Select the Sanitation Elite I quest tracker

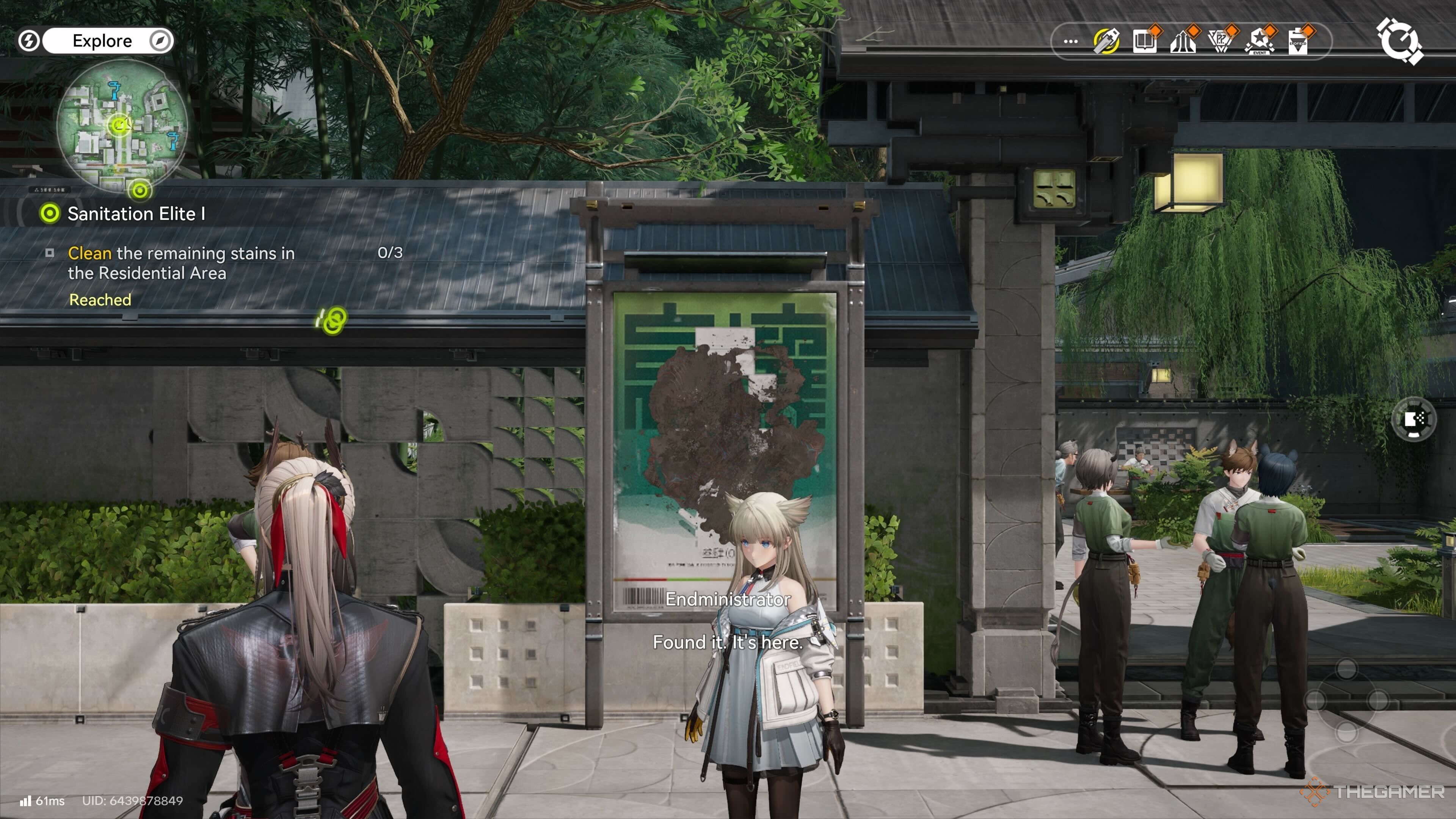coord(136,213)
